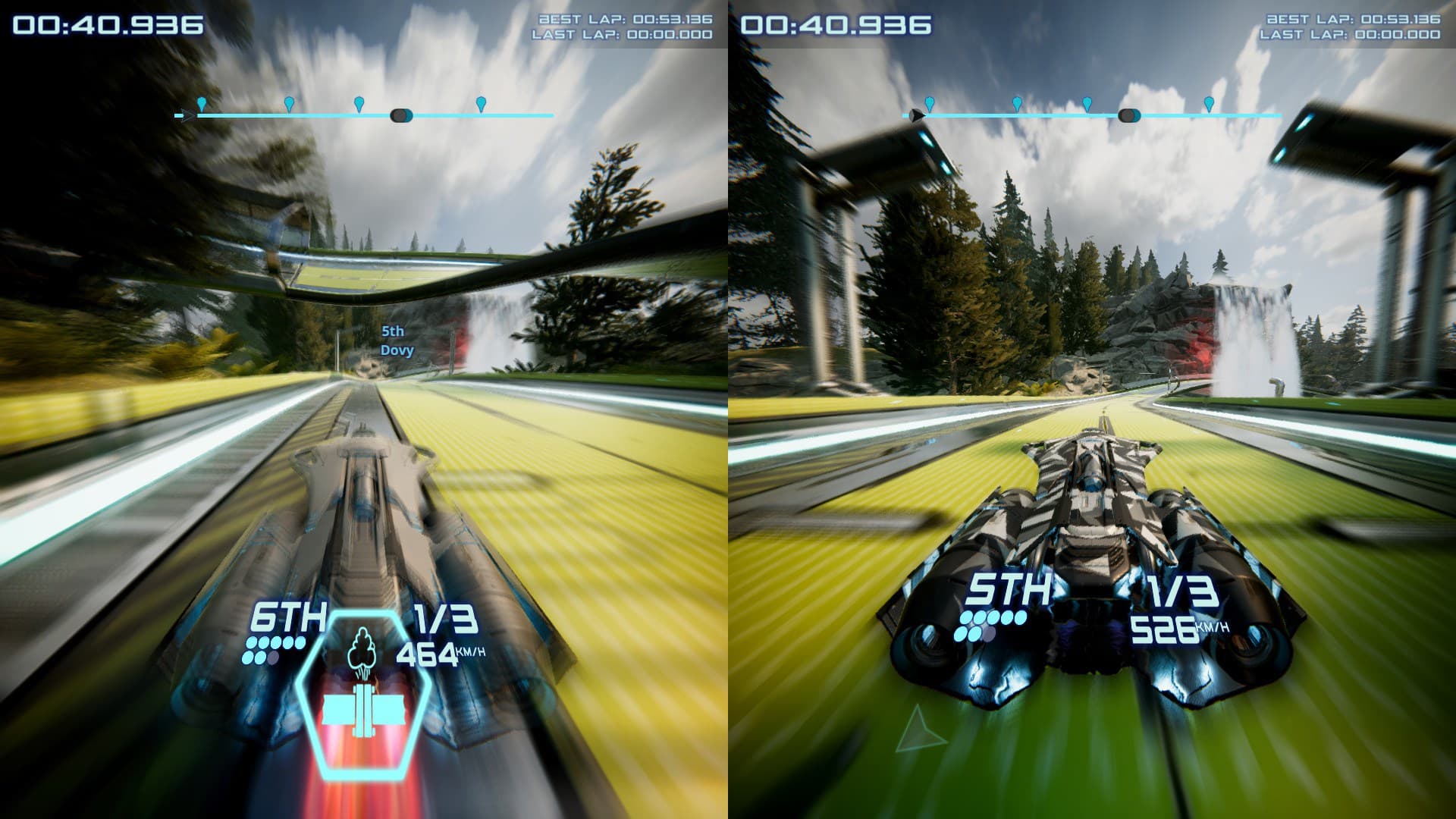Select the mine pickup icon inside the hexagon
This screenshot has height=819, width=1456.
click(364, 709)
